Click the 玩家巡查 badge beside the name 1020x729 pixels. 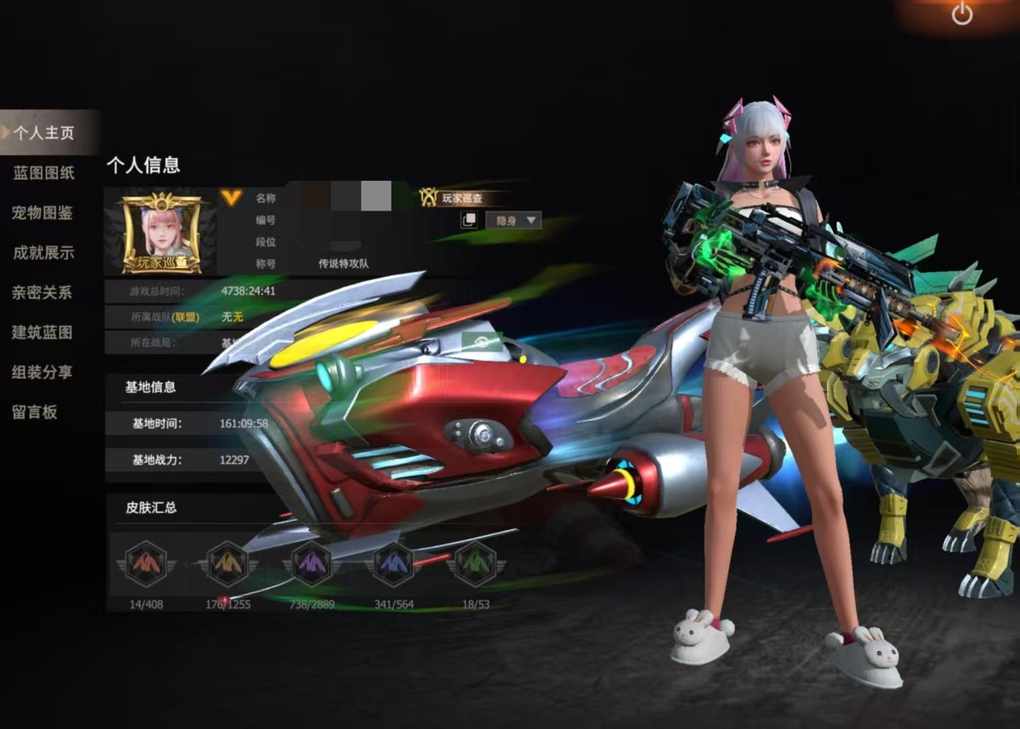(457, 198)
